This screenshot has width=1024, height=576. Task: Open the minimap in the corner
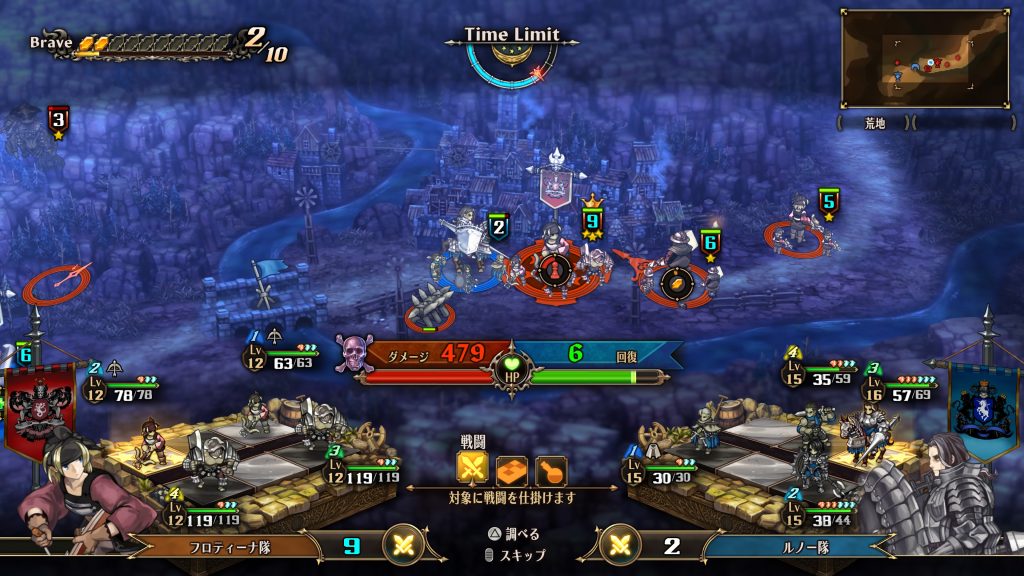point(923,58)
